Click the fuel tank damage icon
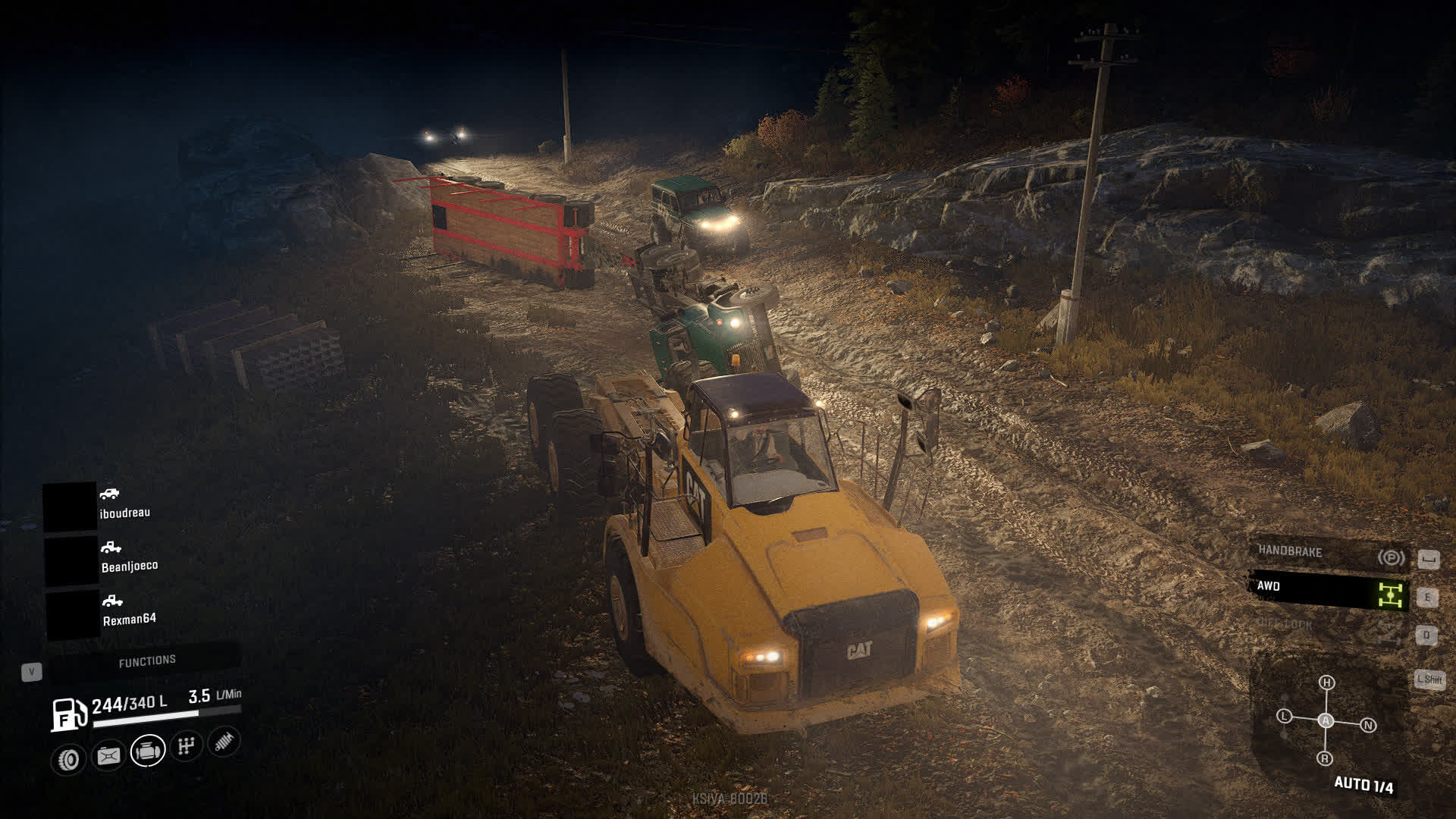 [108, 755]
